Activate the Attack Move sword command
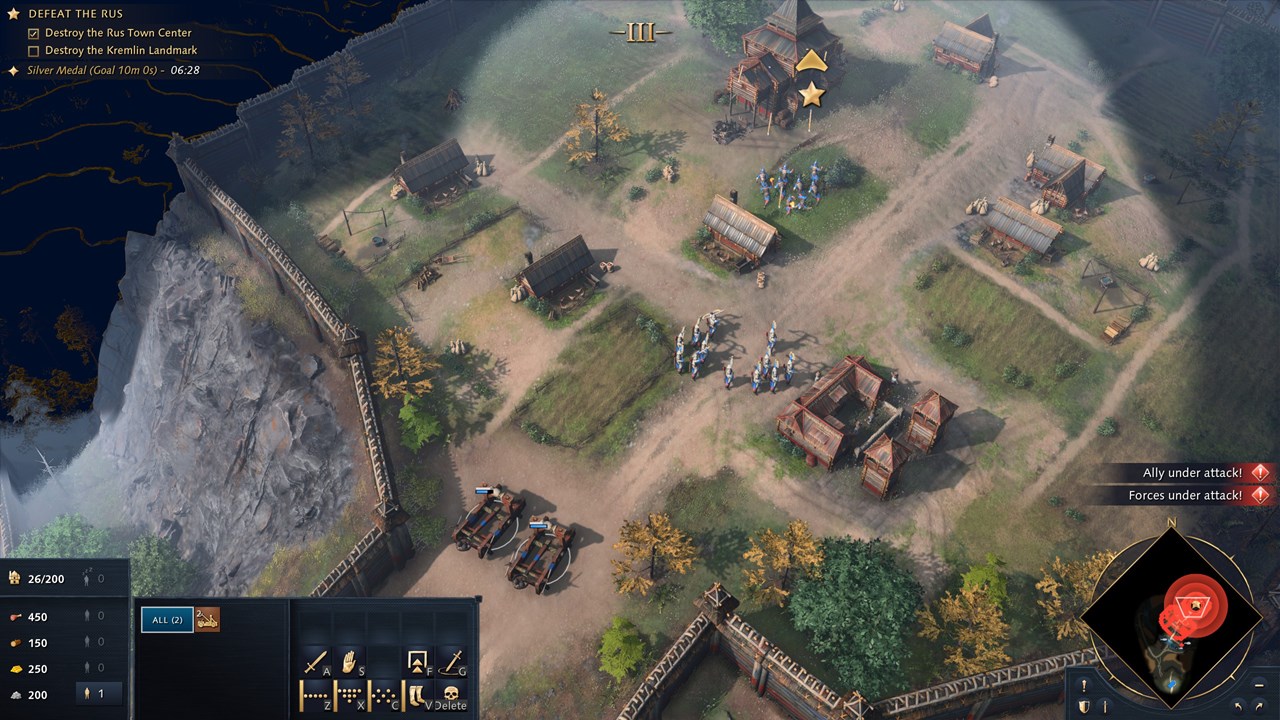The image size is (1280, 720). tap(316, 661)
